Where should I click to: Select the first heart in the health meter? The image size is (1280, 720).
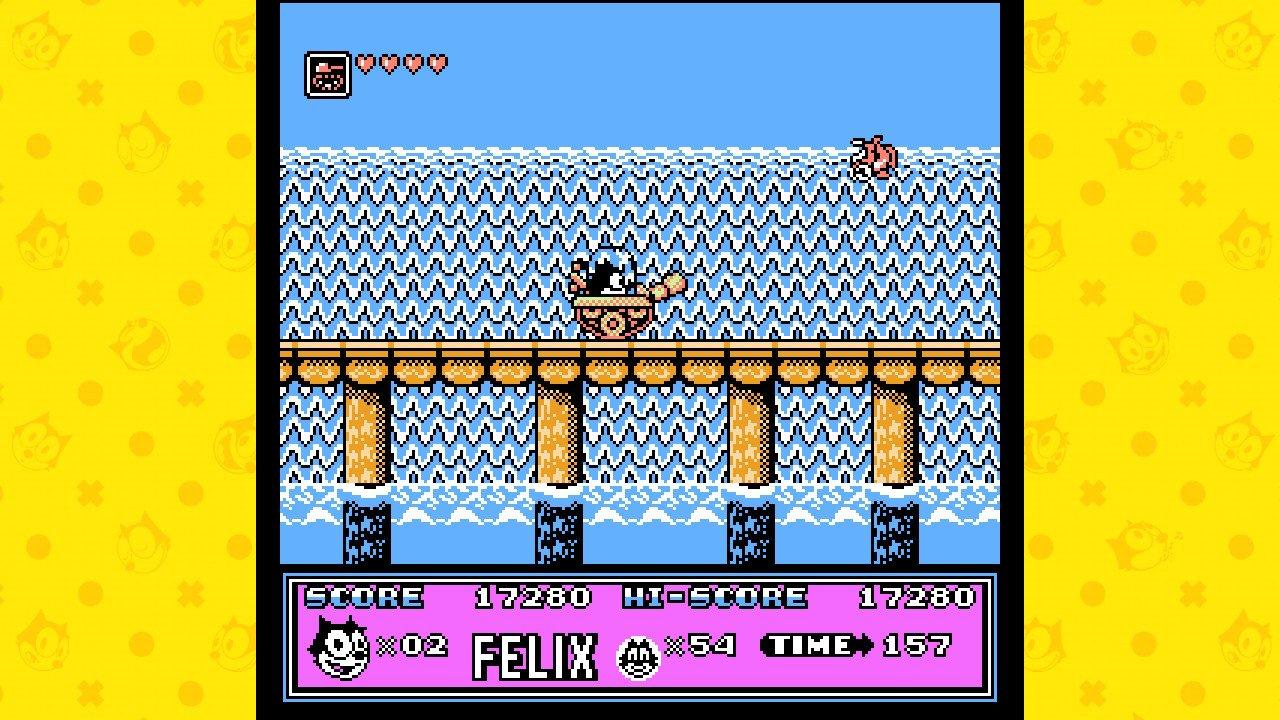click(x=366, y=62)
